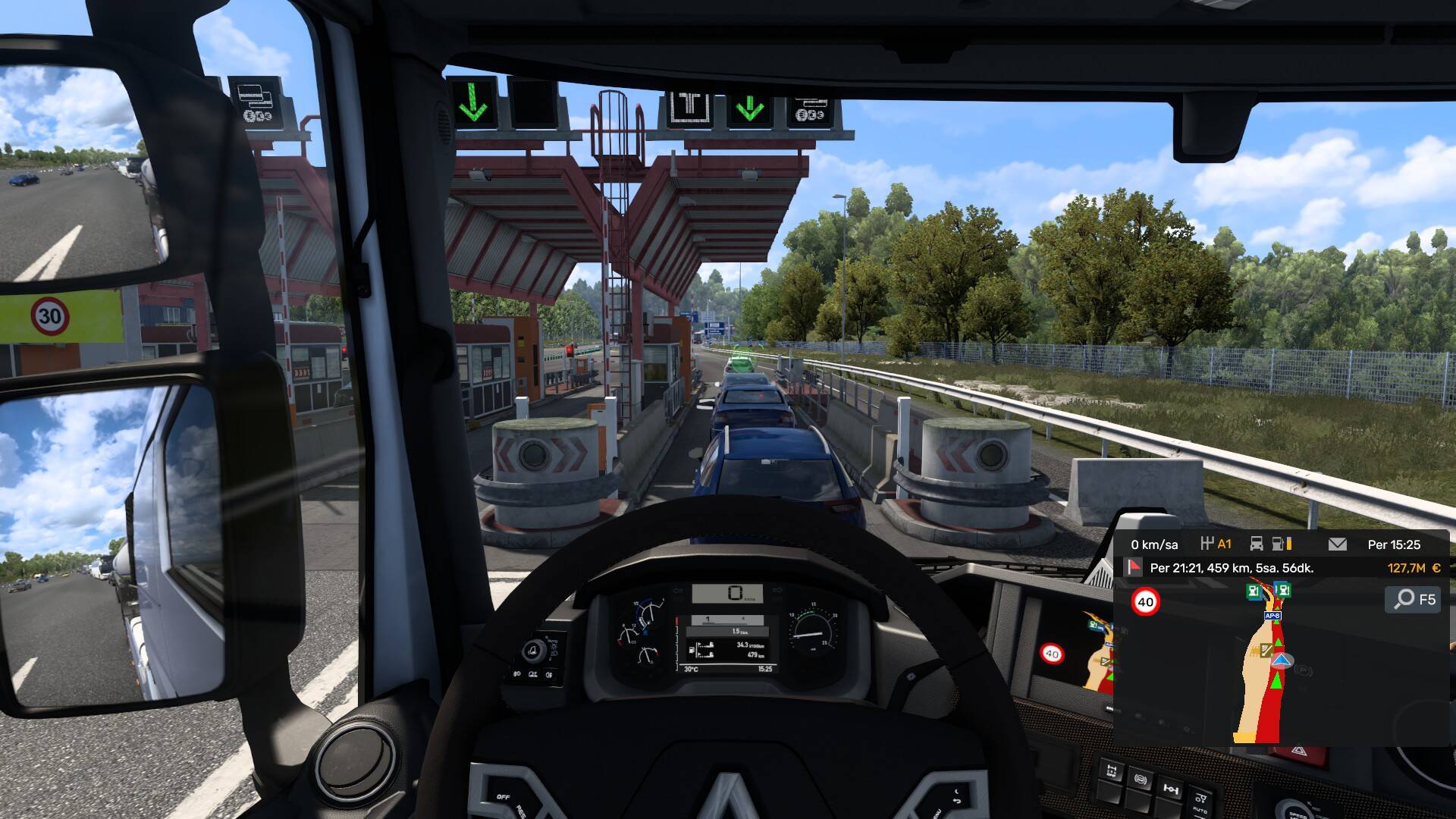Click the toll gate marker on minimap
The image size is (1456, 819).
(x=1266, y=650)
